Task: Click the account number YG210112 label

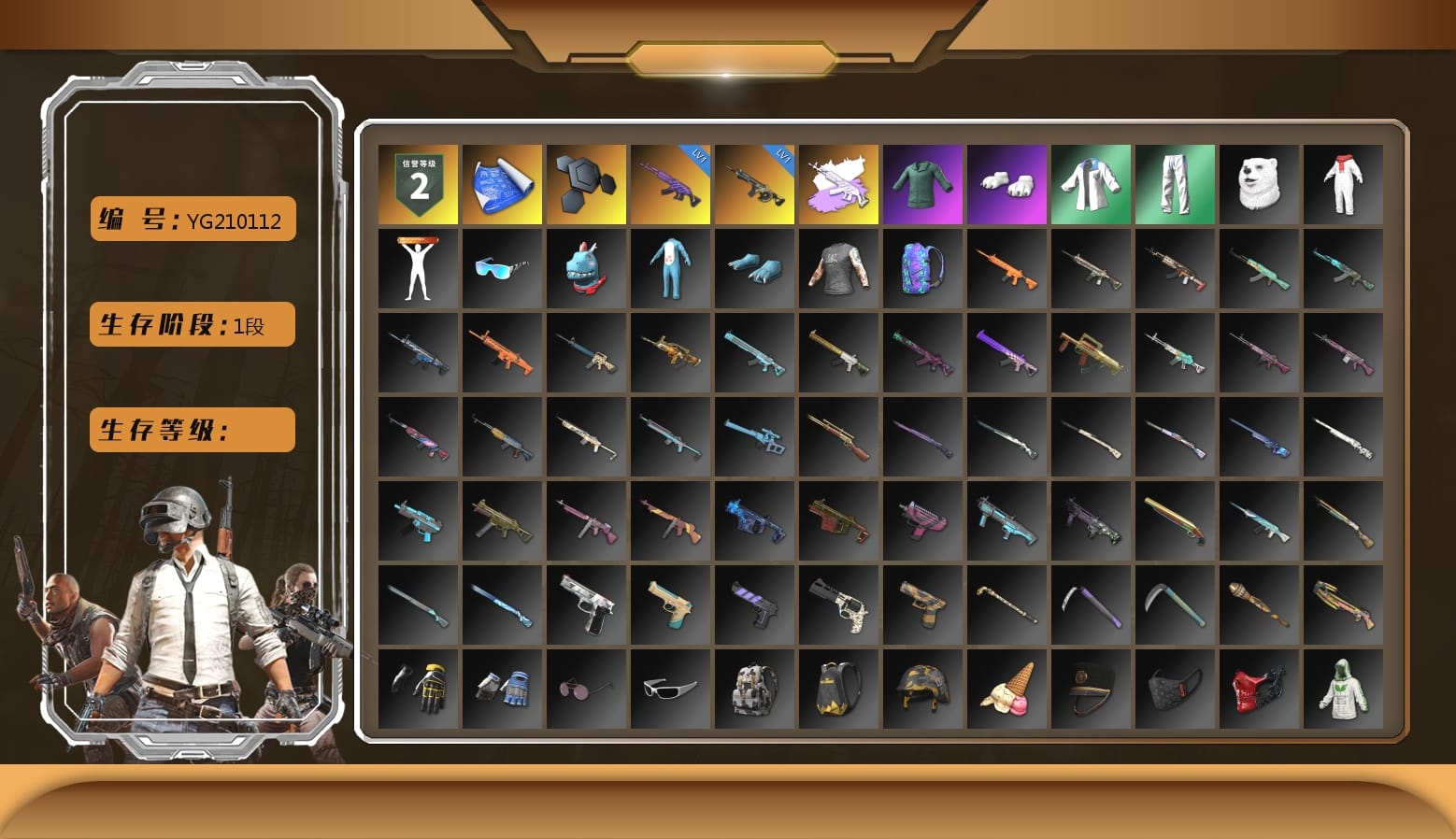Action: pos(191,219)
